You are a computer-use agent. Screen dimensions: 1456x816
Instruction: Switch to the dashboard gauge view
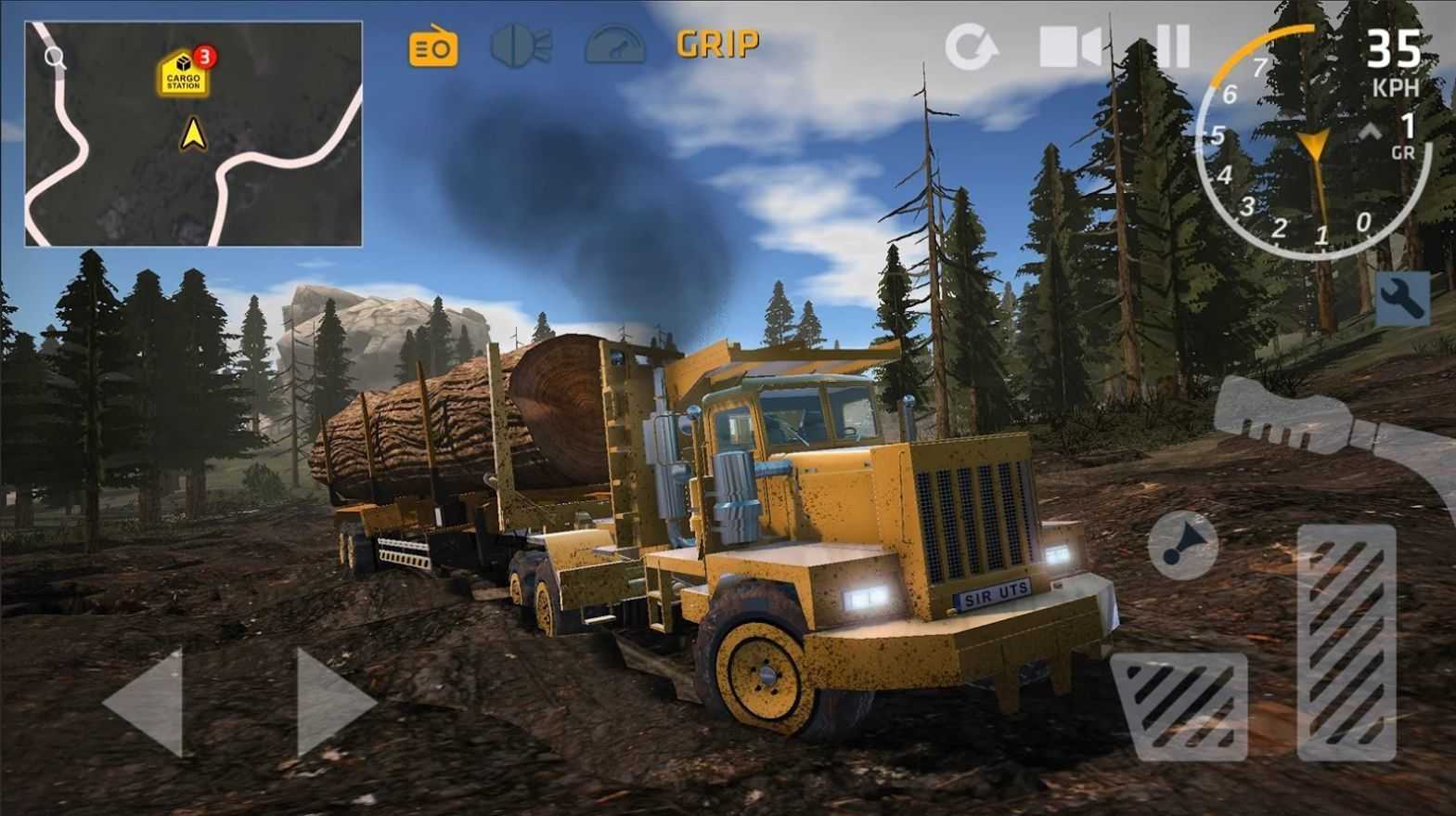point(617,42)
